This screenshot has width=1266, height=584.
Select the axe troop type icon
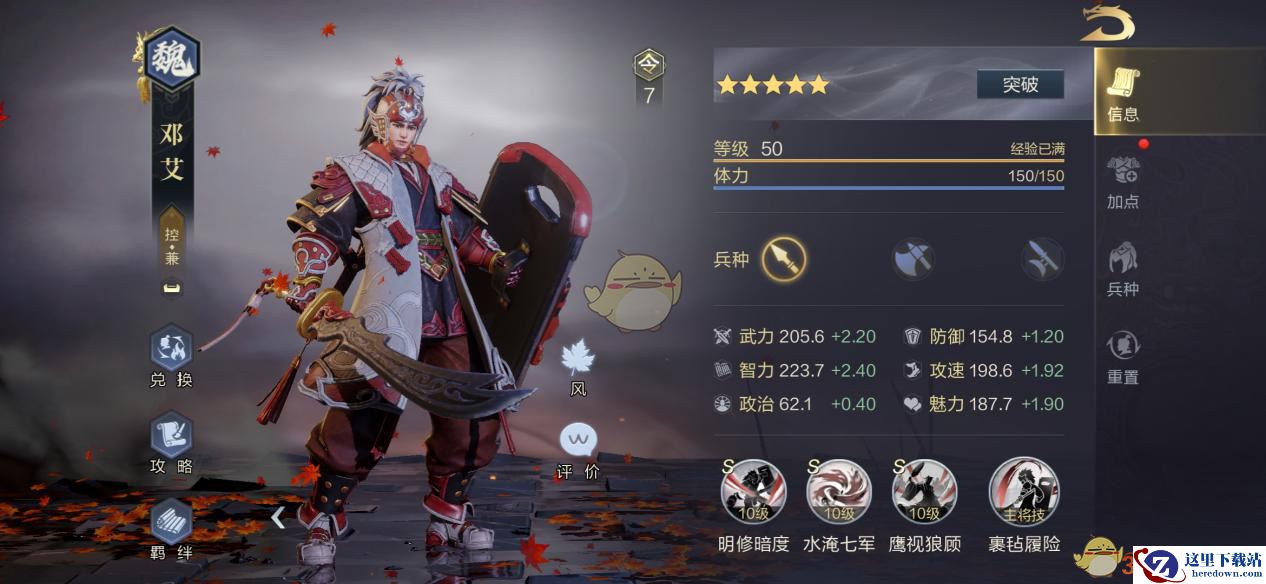pyautogui.click(x=914, y=260)
